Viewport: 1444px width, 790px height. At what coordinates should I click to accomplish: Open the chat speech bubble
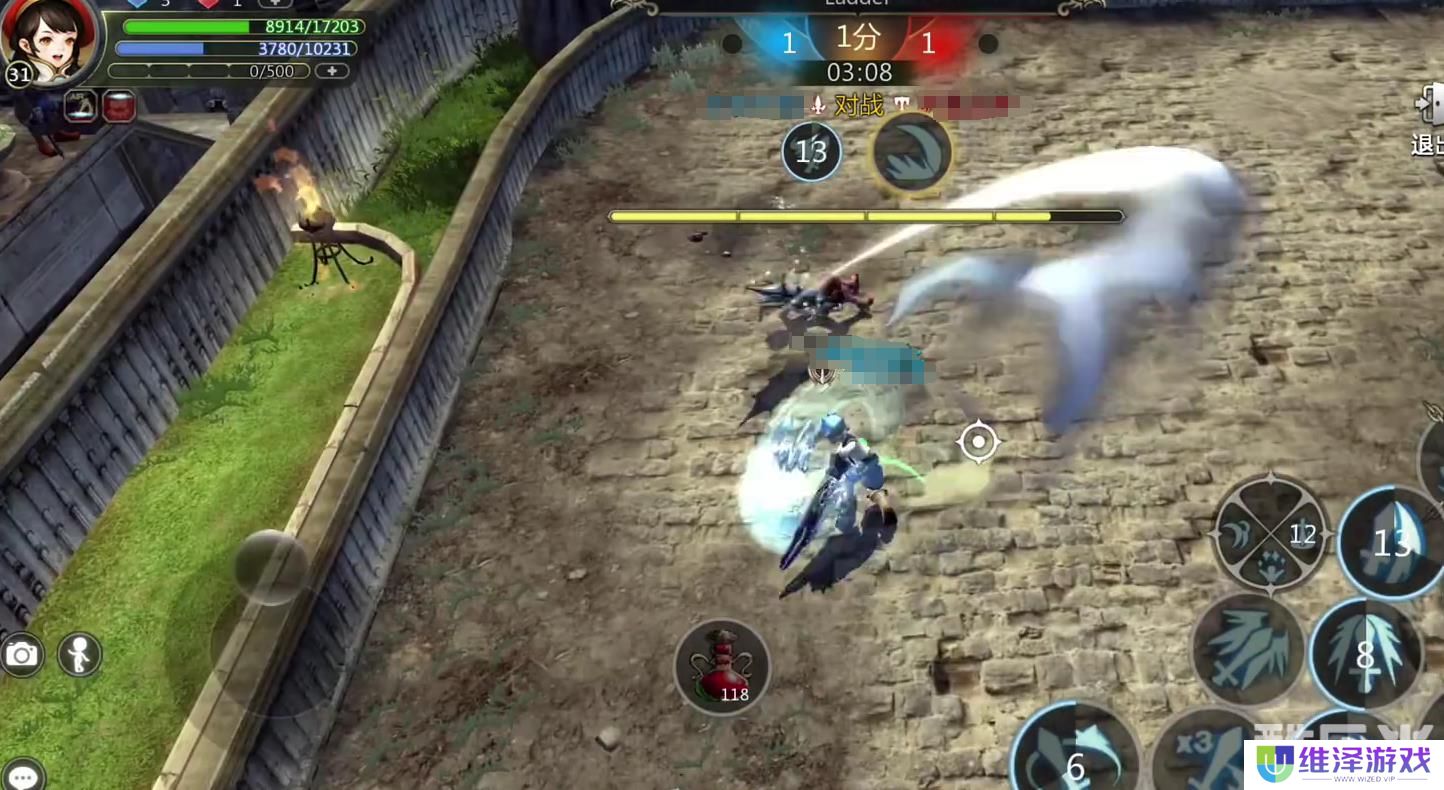pos(22,774)
